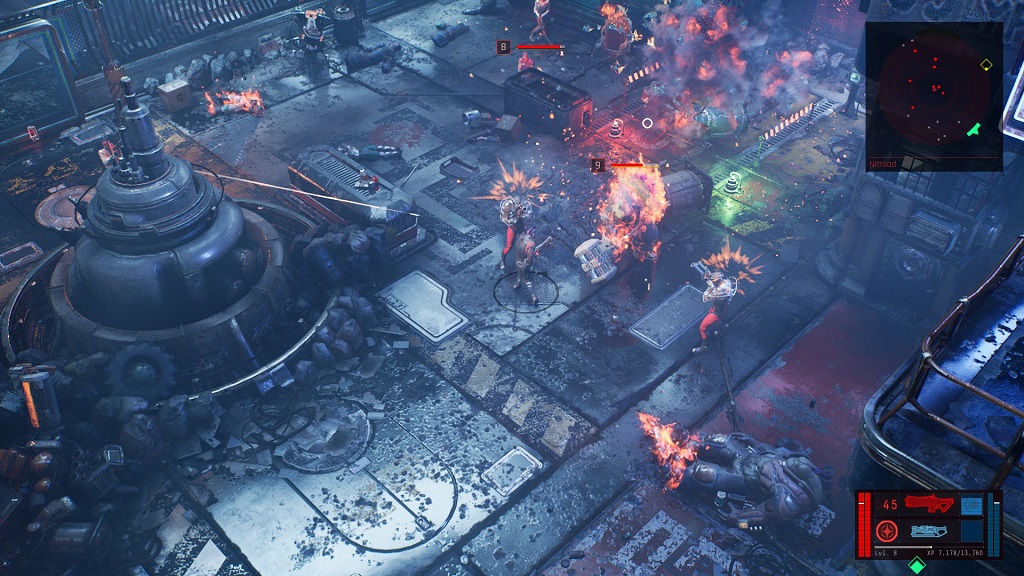Select the red primary rifle weapon
This screenshot has height=576, width=1024.
pyautogui.click(x=928, y=503)
